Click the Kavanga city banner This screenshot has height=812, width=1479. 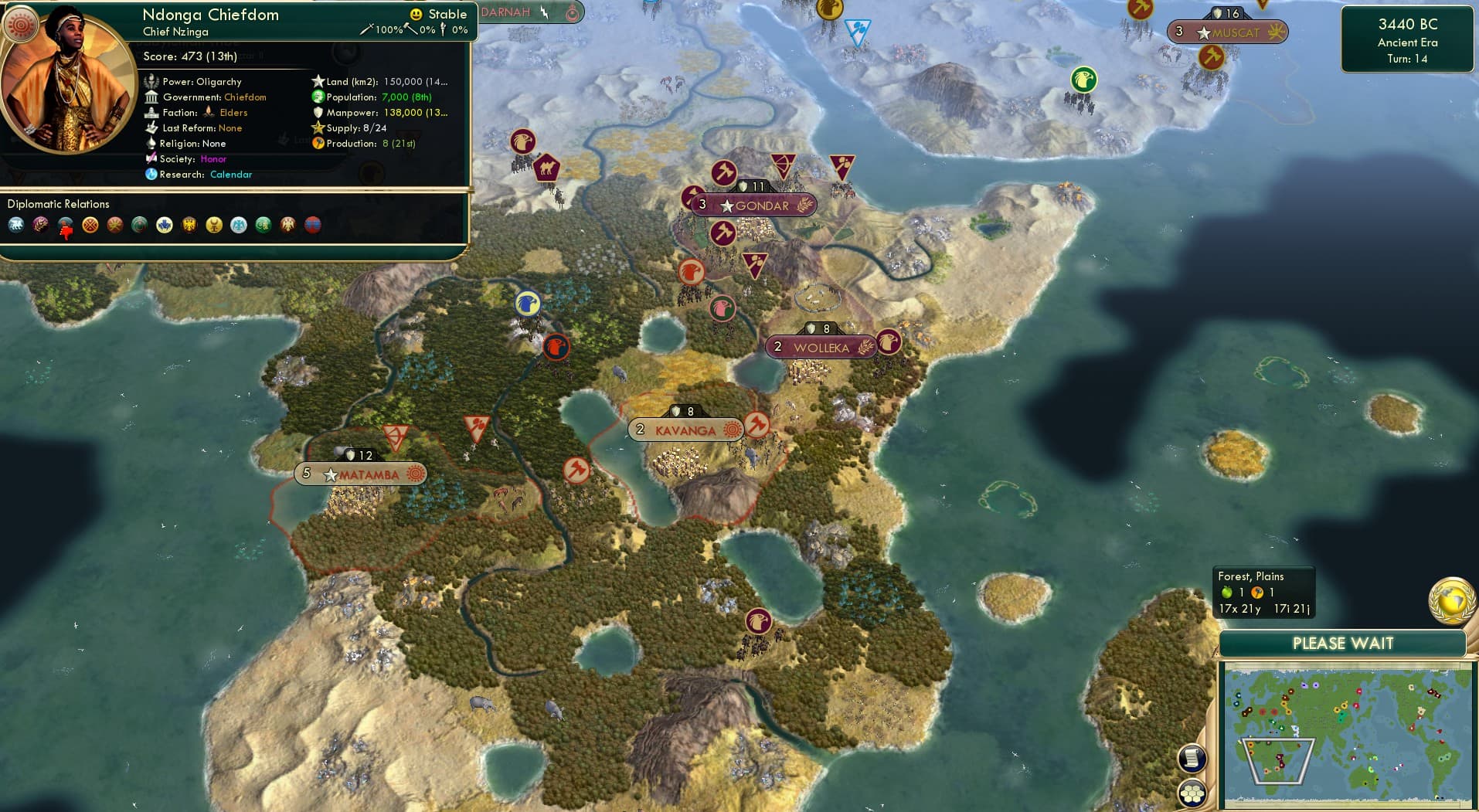pyautogui.click(x=686, y=430)
